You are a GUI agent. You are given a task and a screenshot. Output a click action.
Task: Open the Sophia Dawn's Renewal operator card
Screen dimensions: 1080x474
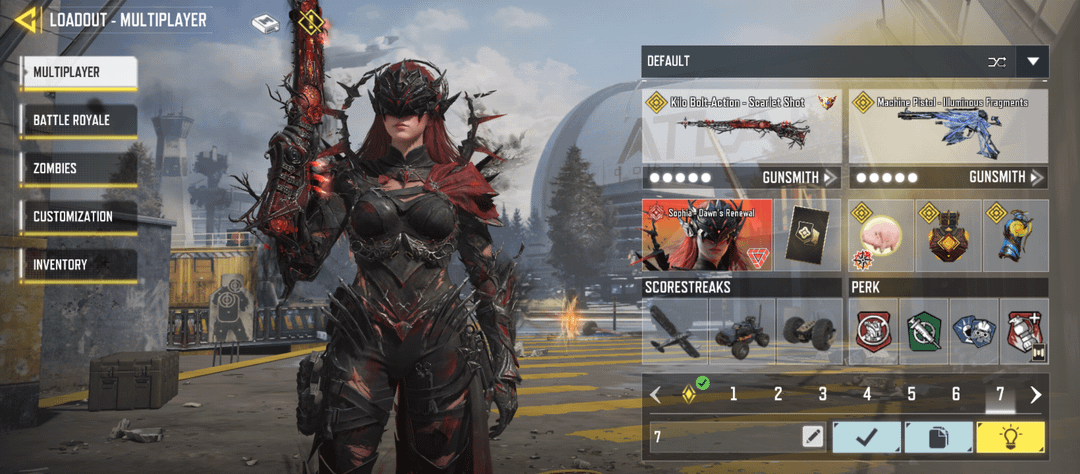(707, 235)
